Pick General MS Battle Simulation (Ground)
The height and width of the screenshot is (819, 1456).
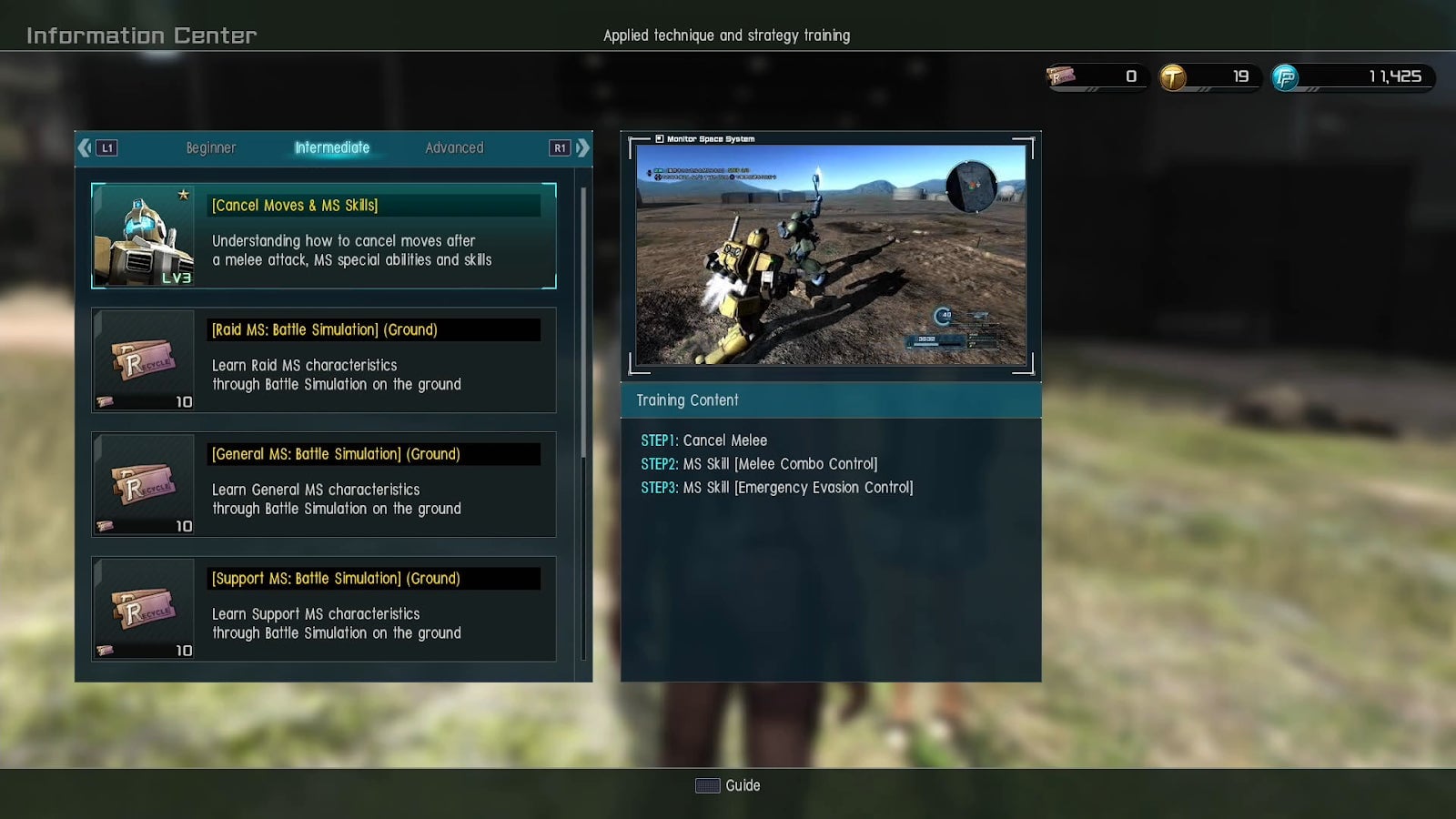pyautogui.click(x=324, y=484)
